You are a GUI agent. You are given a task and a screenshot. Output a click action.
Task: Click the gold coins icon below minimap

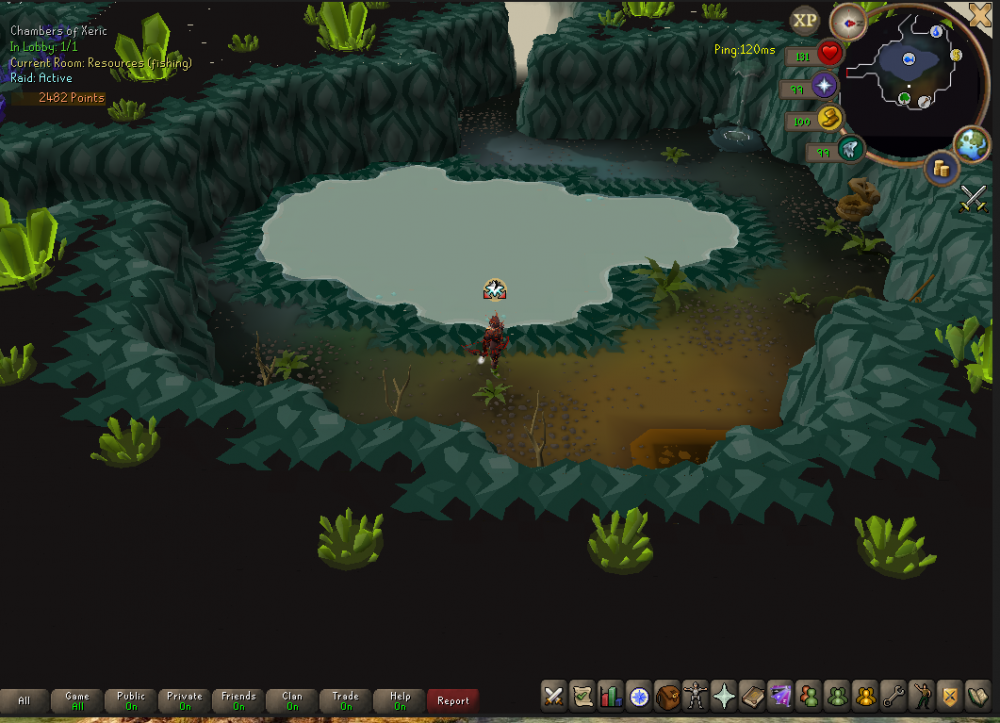tap(940, 167)
